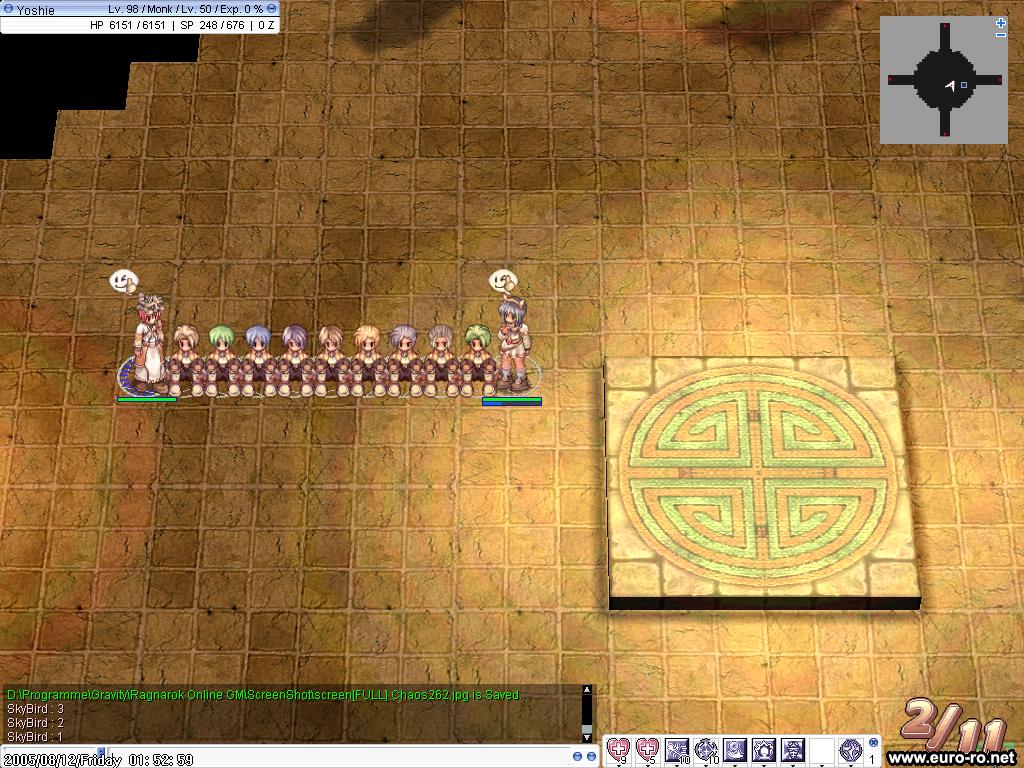Use the level 5 Heal hotkey slot
Screen dimensions: 1024x768
[x=648, y=750]
